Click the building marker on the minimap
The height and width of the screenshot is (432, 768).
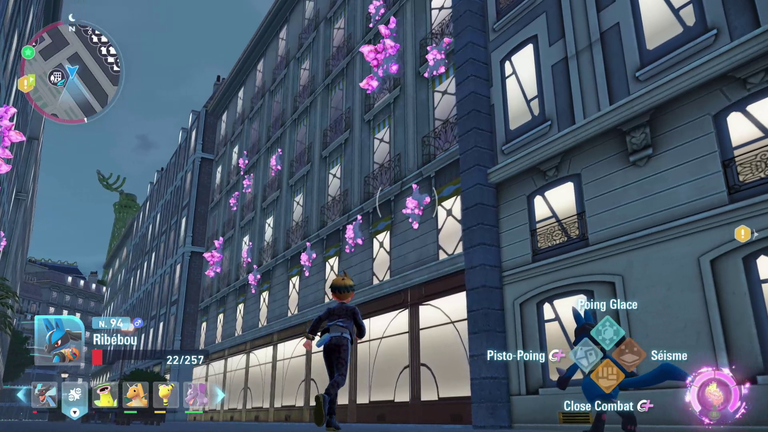(58, 76)
